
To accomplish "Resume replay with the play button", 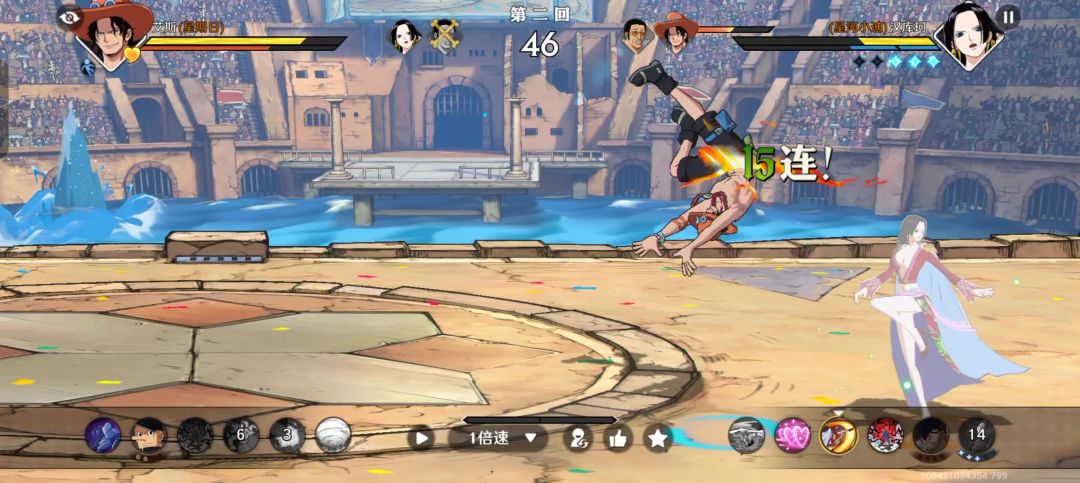I will coord(423,437).
